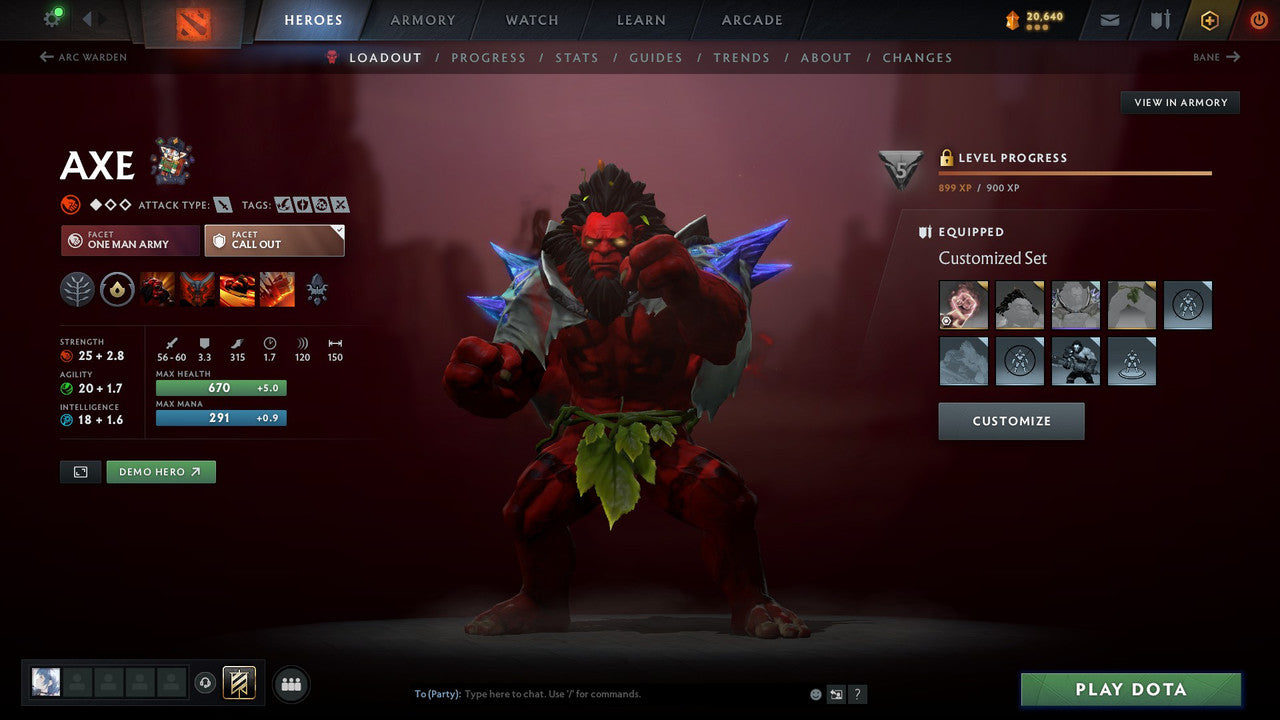The width and height of the screenshot is (1280, 720).
Task: Open the mail inbox icon
Action: click(x=1109, y=19)
